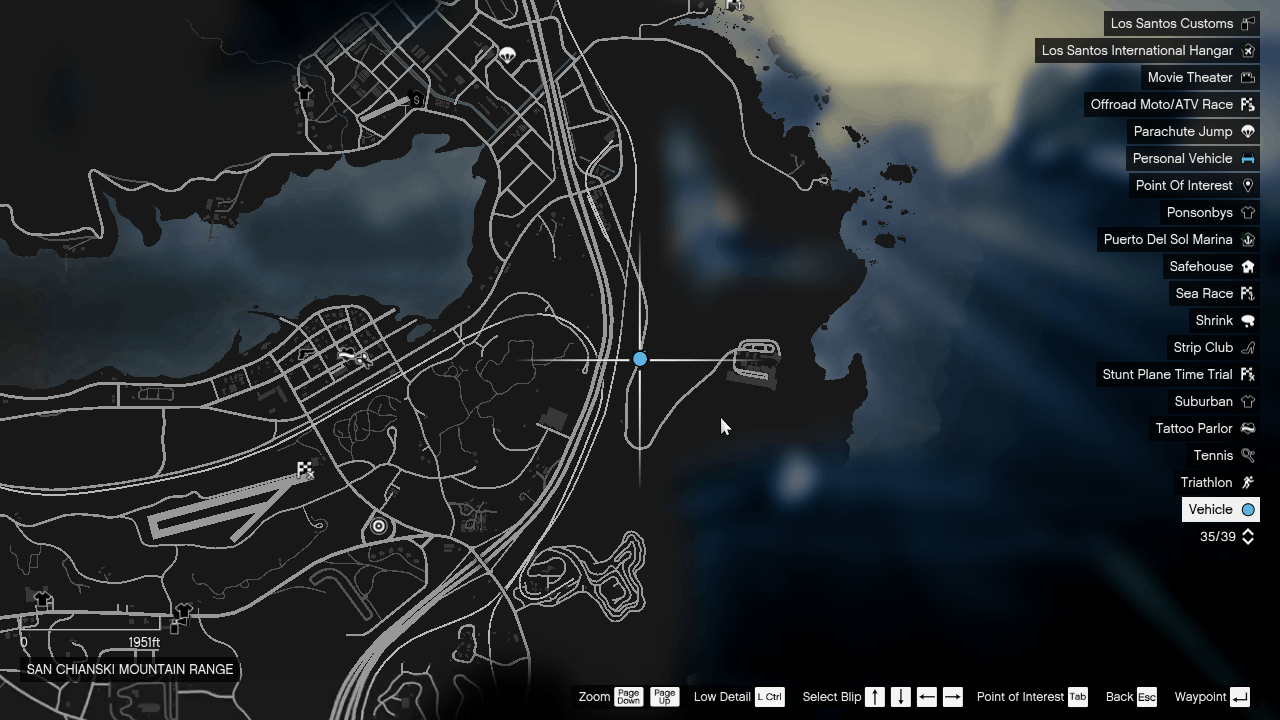Click the blue vehicle blip on the map

[640, 359]
